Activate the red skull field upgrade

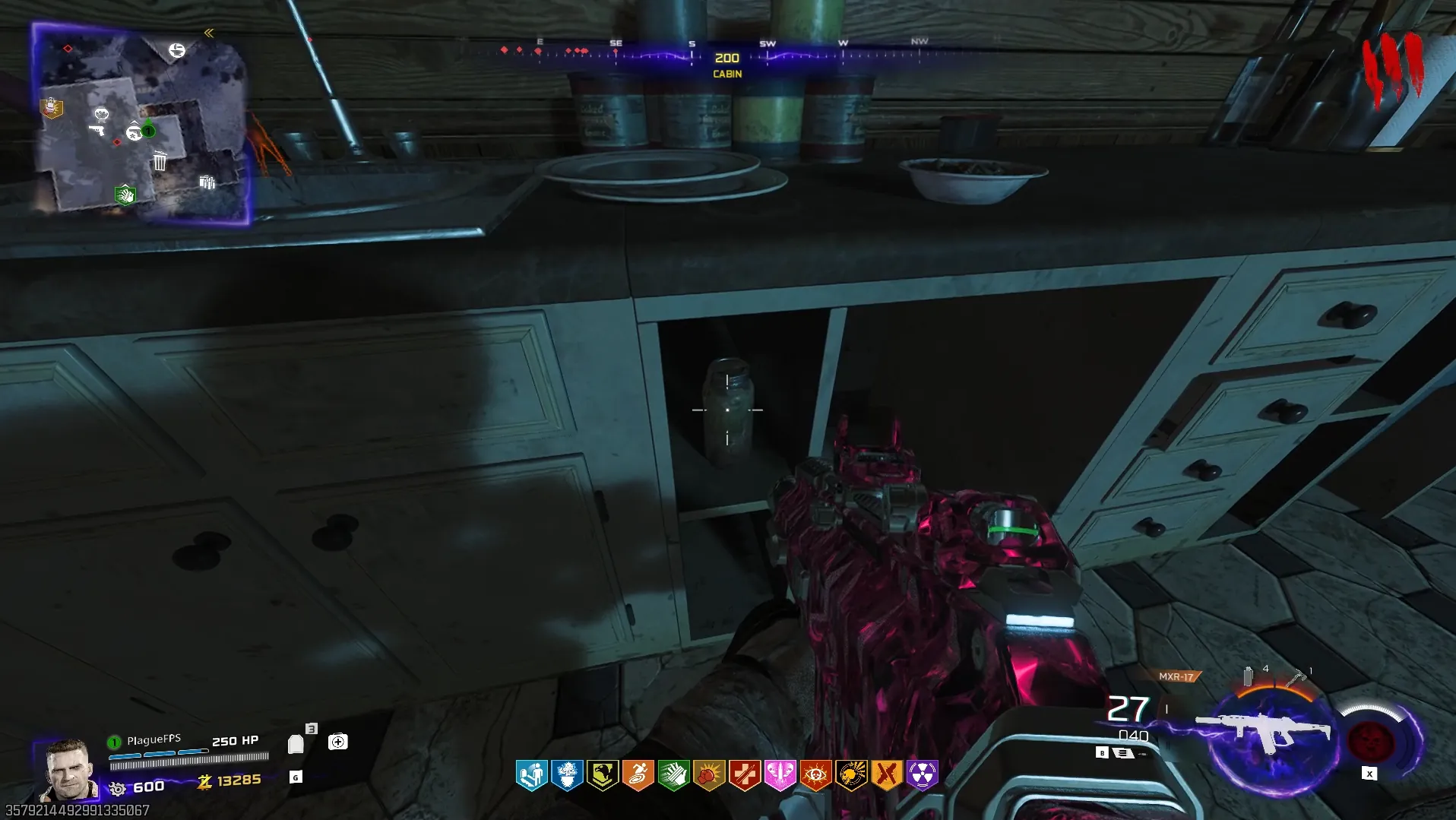(x=1370, y=741)
